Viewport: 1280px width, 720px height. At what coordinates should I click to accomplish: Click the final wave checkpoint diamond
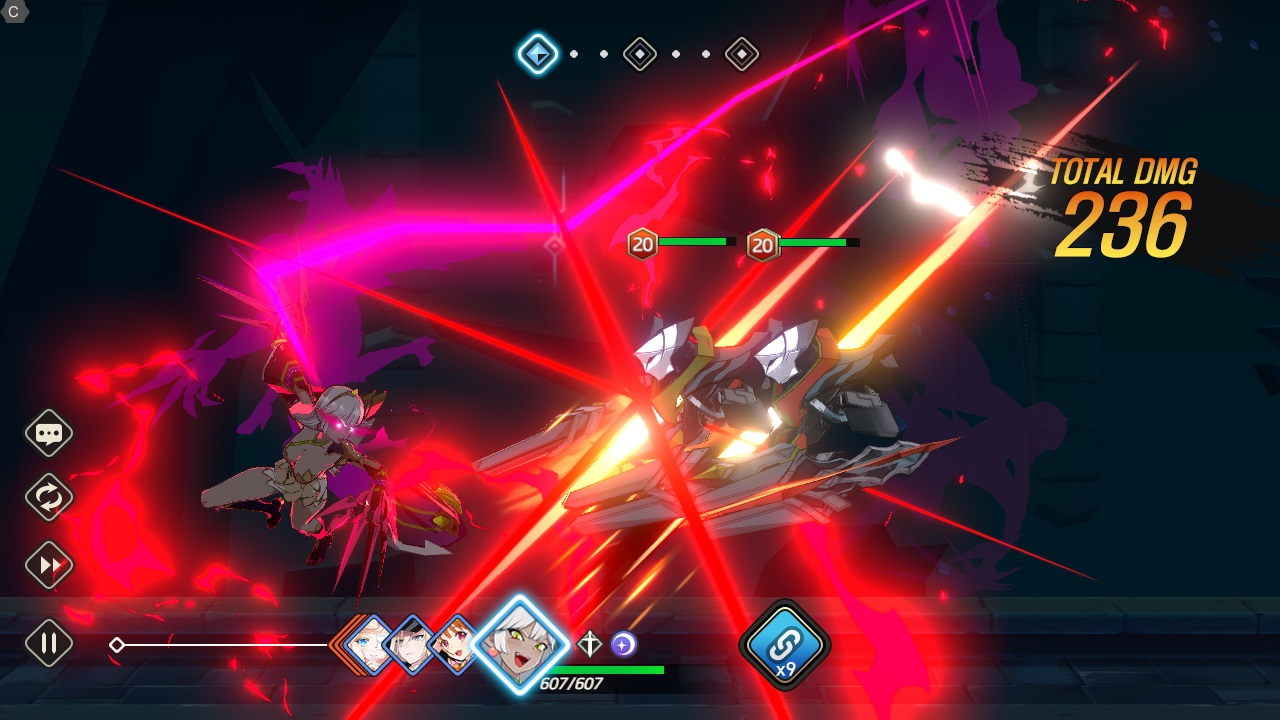[742, 55]
